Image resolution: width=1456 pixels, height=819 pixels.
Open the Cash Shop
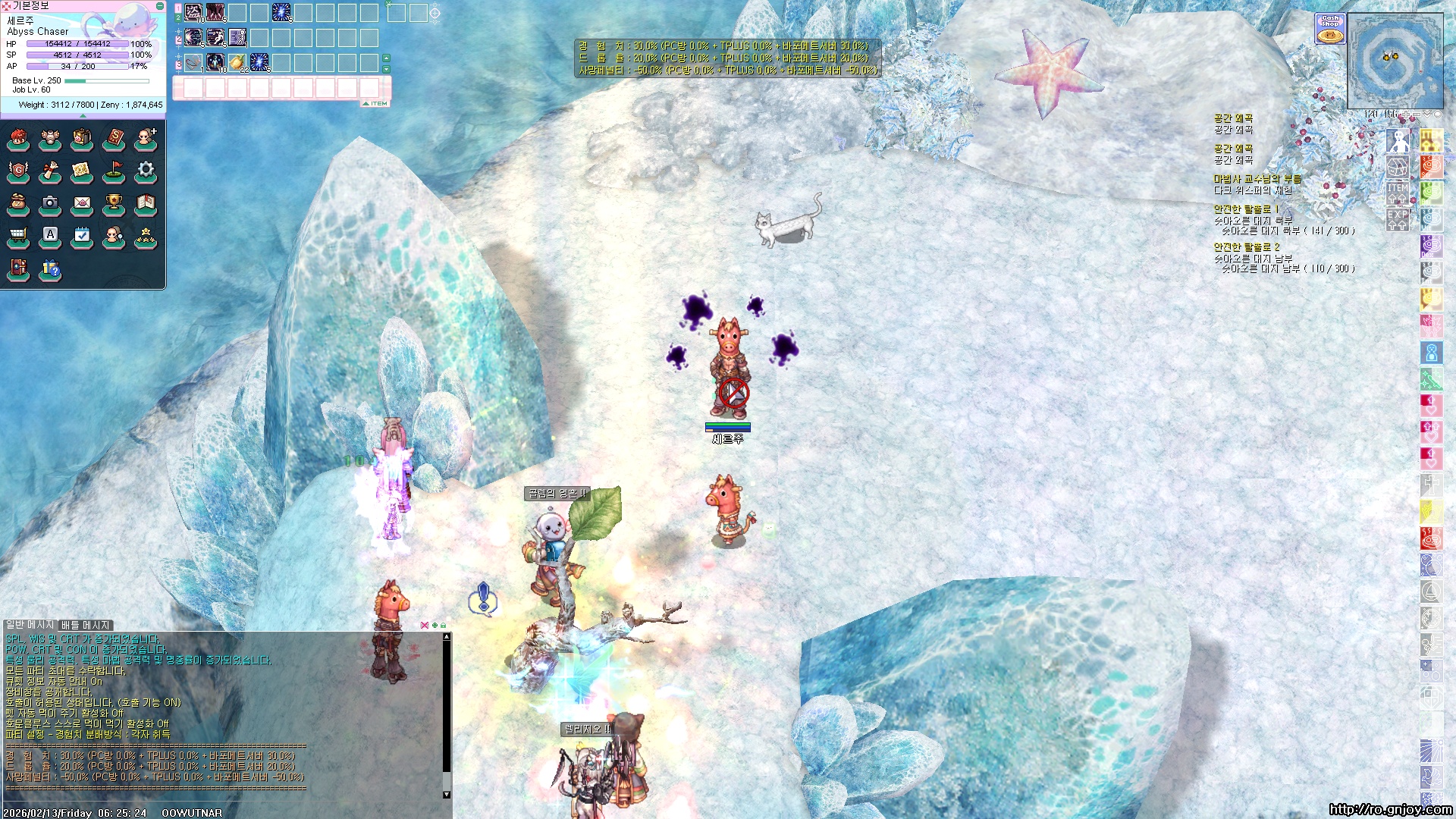coord(1329,28)
